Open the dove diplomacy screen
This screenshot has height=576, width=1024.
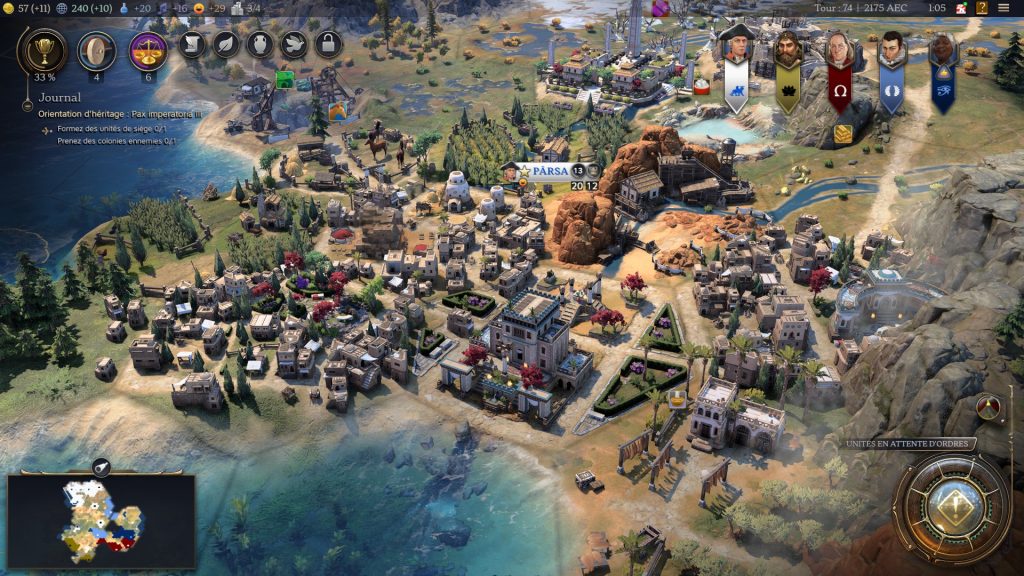click(x=293, y=44)
